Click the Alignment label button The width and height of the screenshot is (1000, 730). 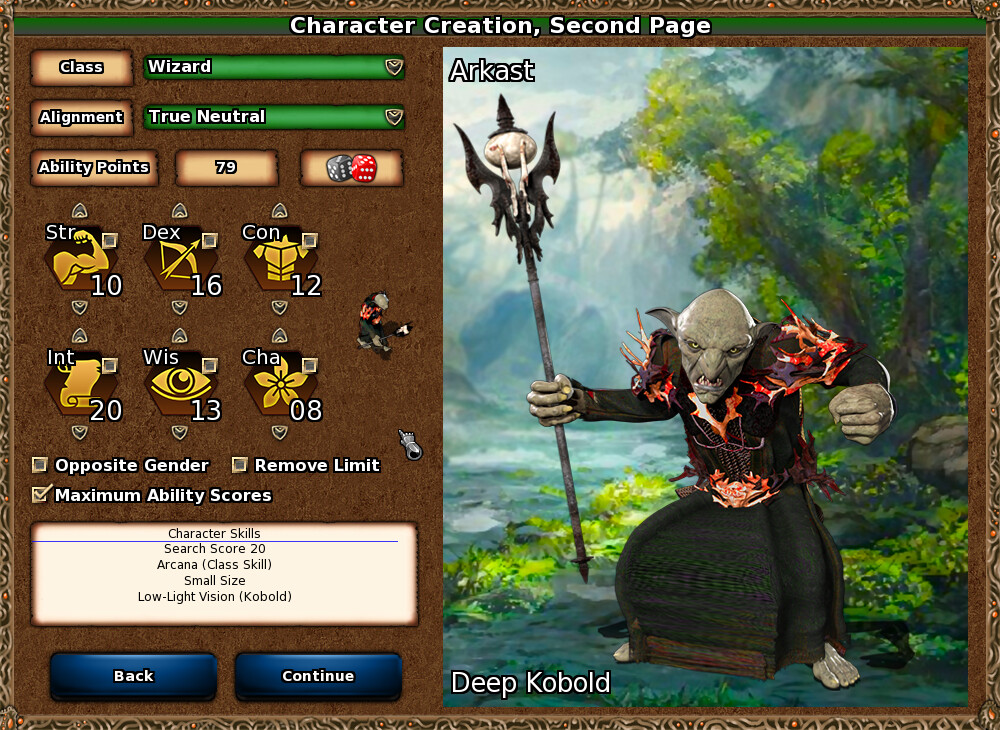(x=81, y=117)
